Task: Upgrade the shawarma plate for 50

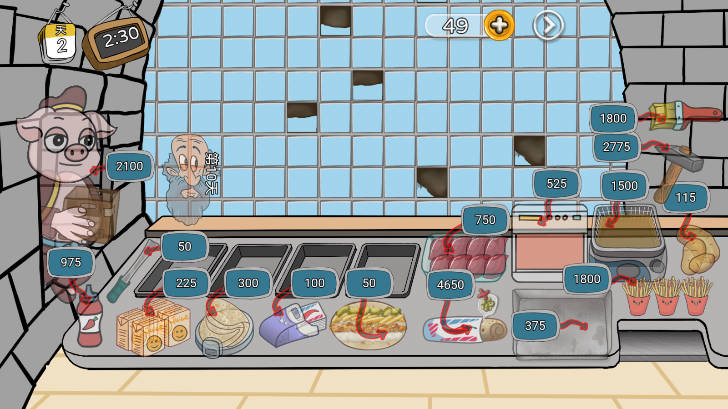Action: click(x=369, y=283)
